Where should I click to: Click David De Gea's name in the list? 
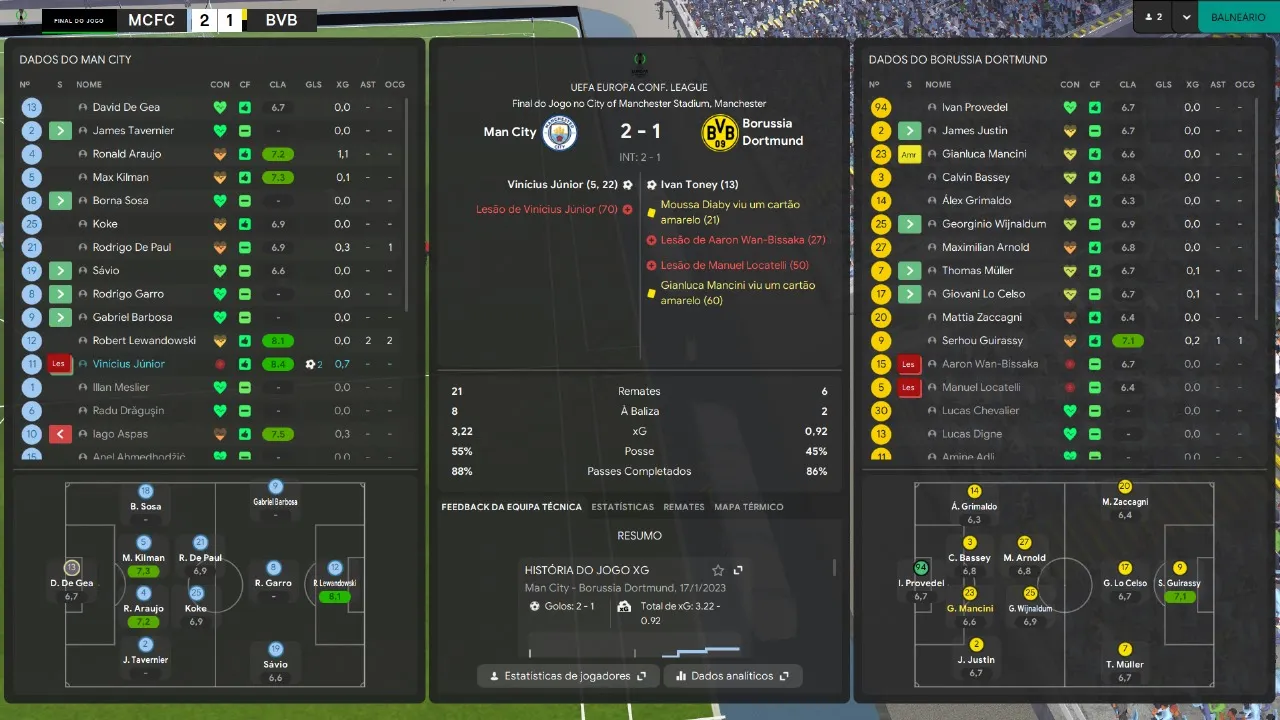pyautogui.click(x=126, y=107)
